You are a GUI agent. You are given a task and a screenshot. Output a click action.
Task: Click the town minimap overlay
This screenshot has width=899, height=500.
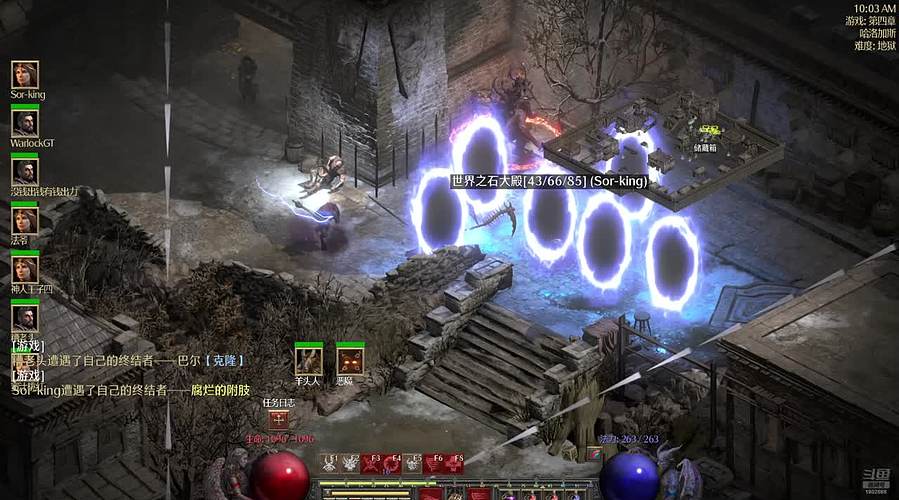pyautogui.click(x=662, y=150)
